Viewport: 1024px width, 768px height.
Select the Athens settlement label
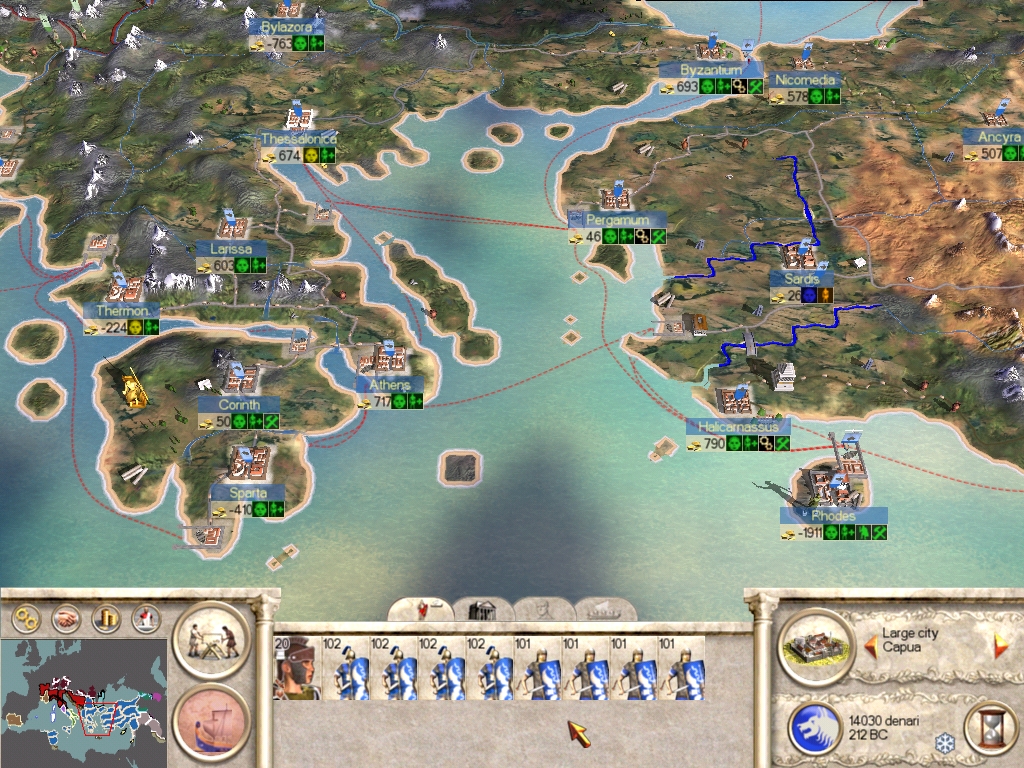click(390, 385)
